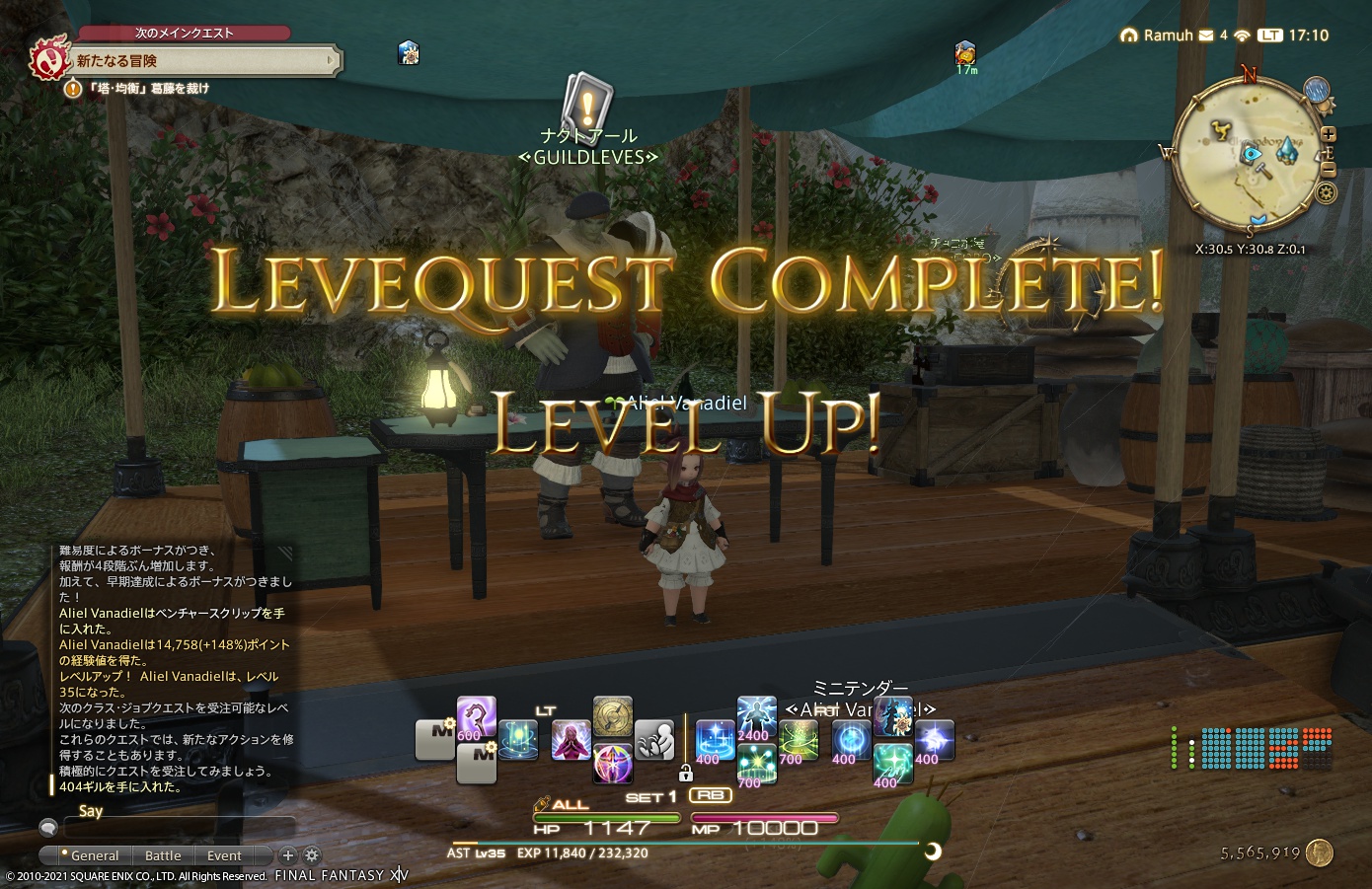The height and width of the screenshot is (889, 1372).
Task: Open the mail envelope icon in the status bar
Action: (1206, 34)
